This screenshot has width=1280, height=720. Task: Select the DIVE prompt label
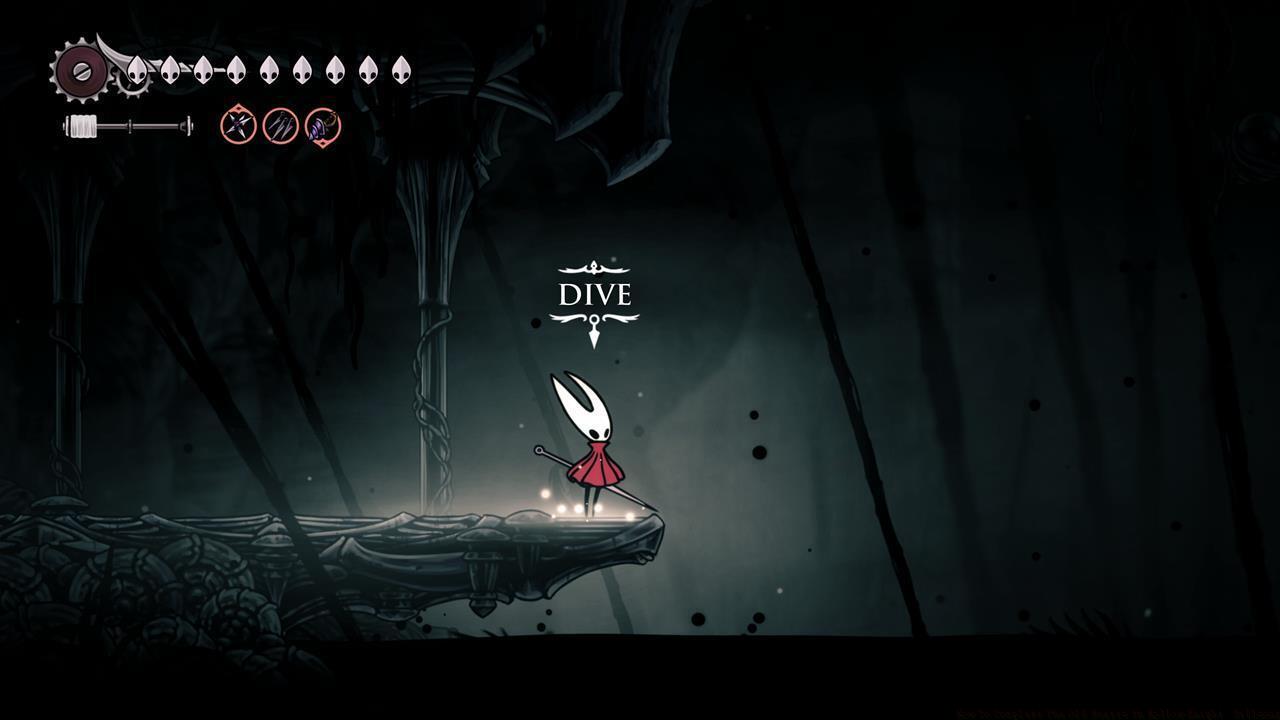point(594,295)
